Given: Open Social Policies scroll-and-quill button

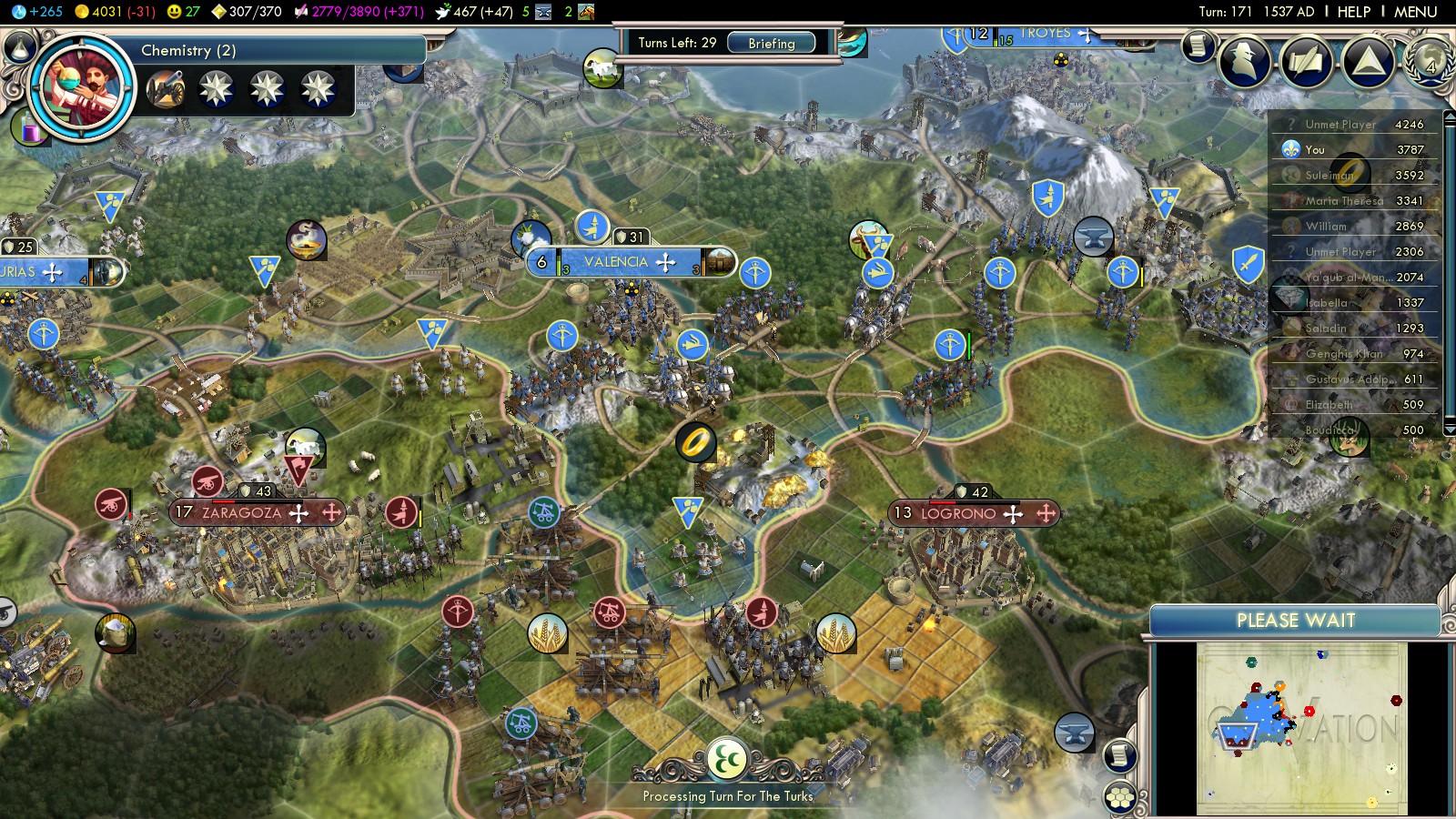Looking at the screenshot, I should click(x=1306, y=62).
